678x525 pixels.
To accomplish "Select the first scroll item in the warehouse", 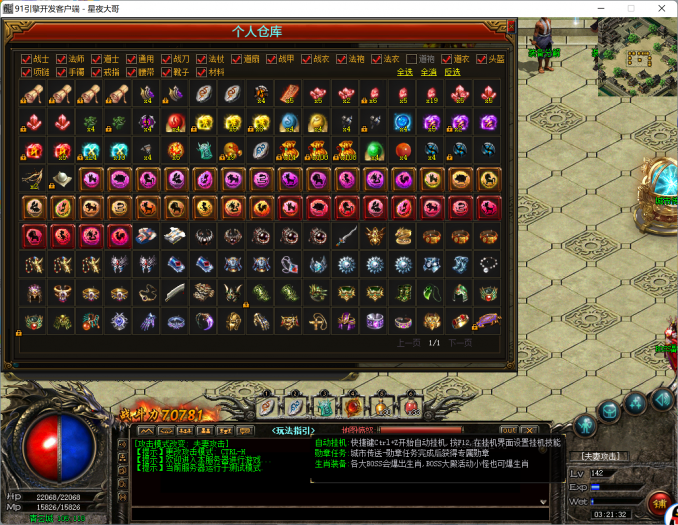I will (34, 94).
